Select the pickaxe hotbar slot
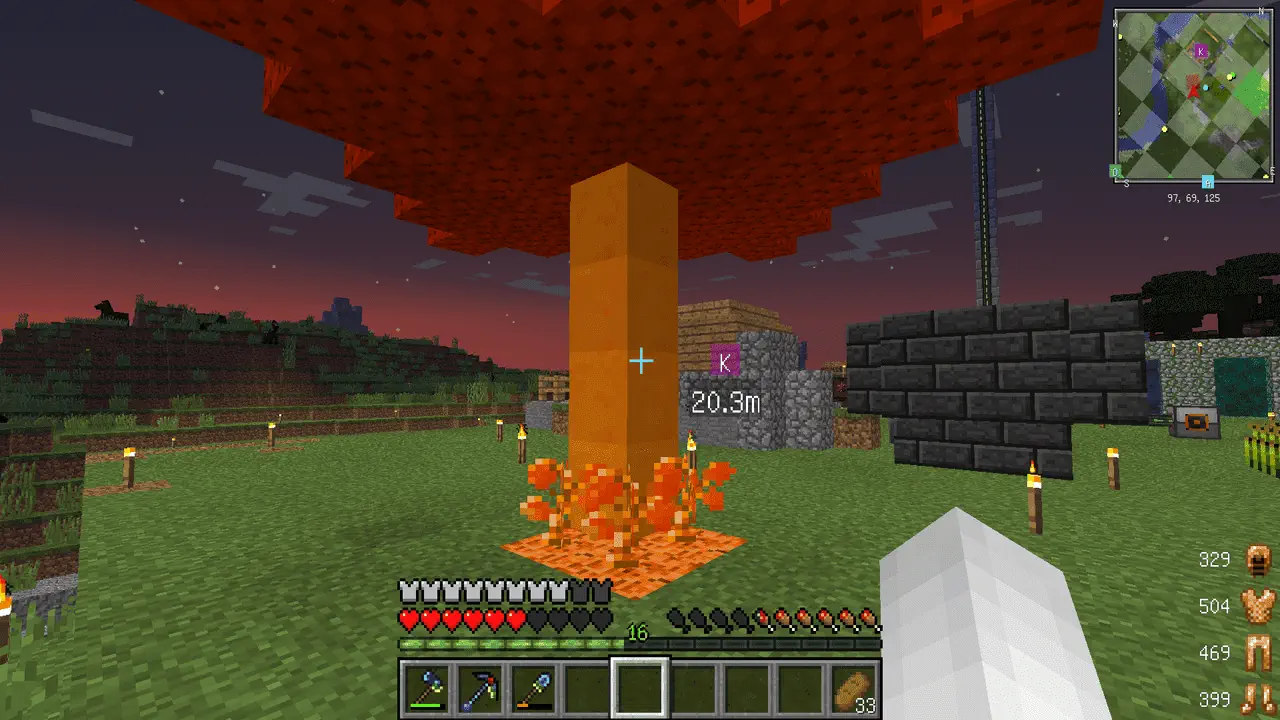 [480, 688]
